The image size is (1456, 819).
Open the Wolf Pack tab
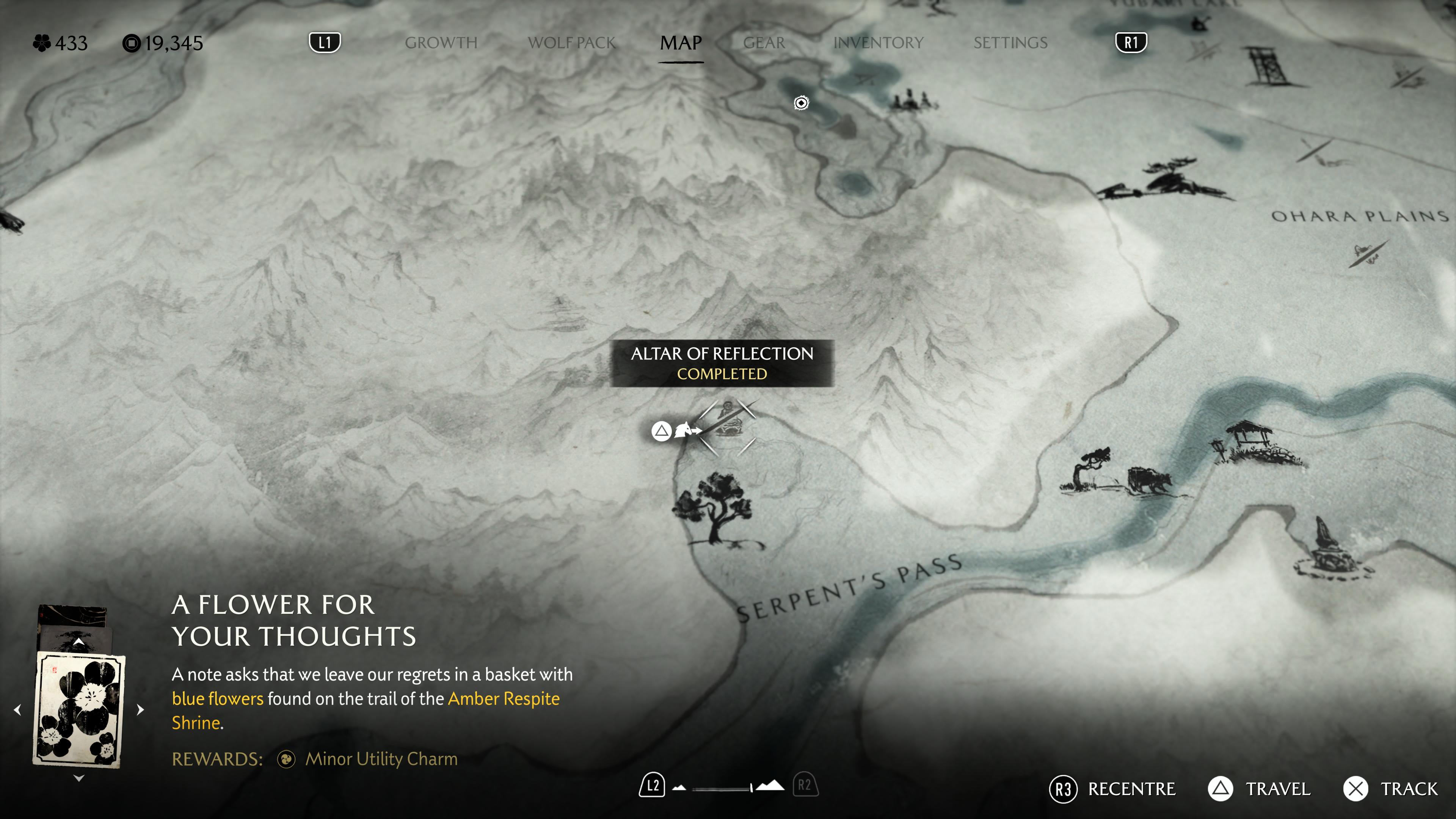pos(571,43)
